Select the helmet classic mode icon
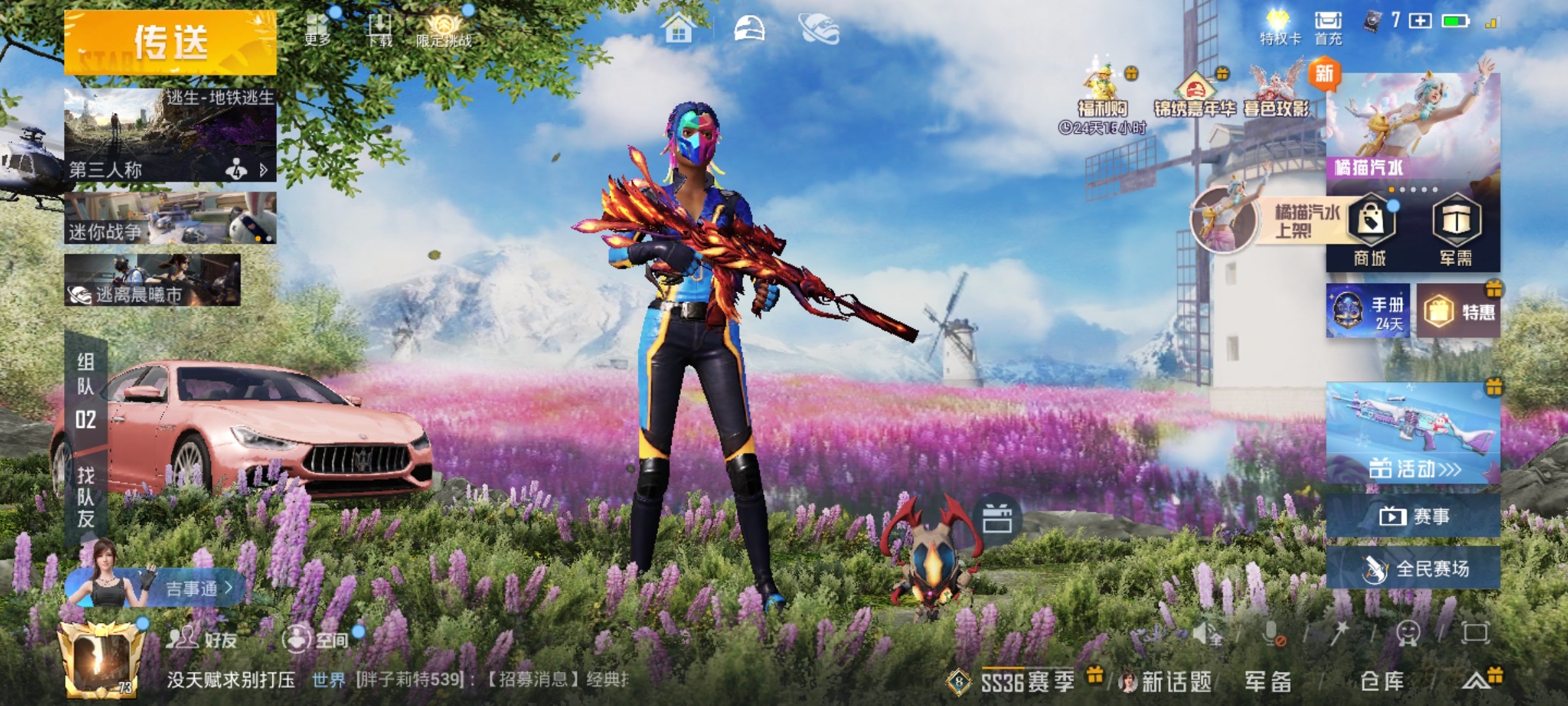This screenshot has height=706, width=1568. (749, 29)
